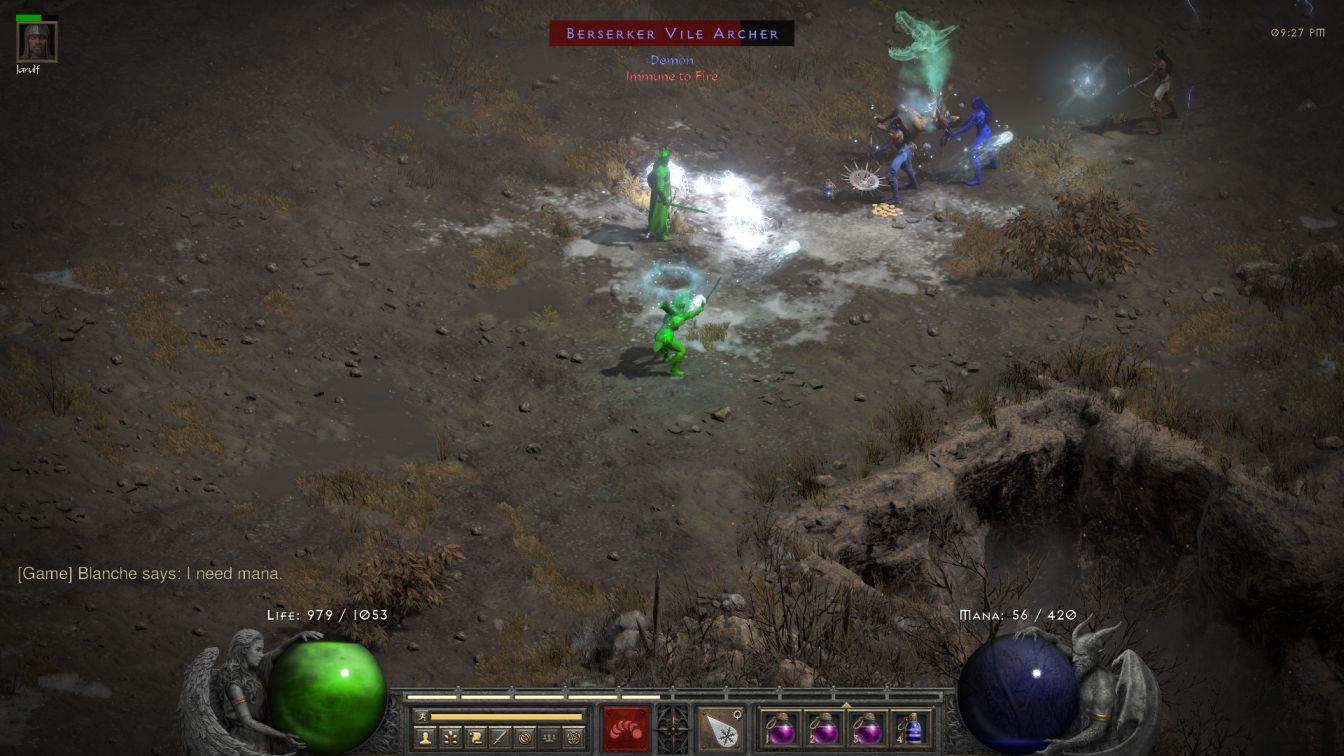Click the mercenary portrait named Jarulf
This screenshot has height=756, width=1344.
(x=37, y=41)
